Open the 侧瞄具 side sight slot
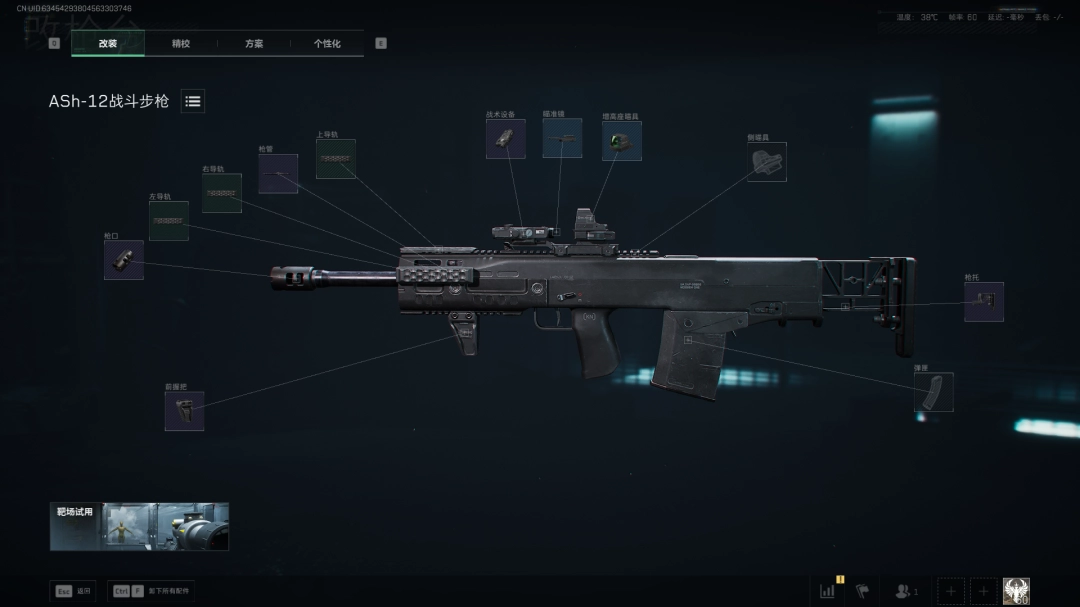 767,162
